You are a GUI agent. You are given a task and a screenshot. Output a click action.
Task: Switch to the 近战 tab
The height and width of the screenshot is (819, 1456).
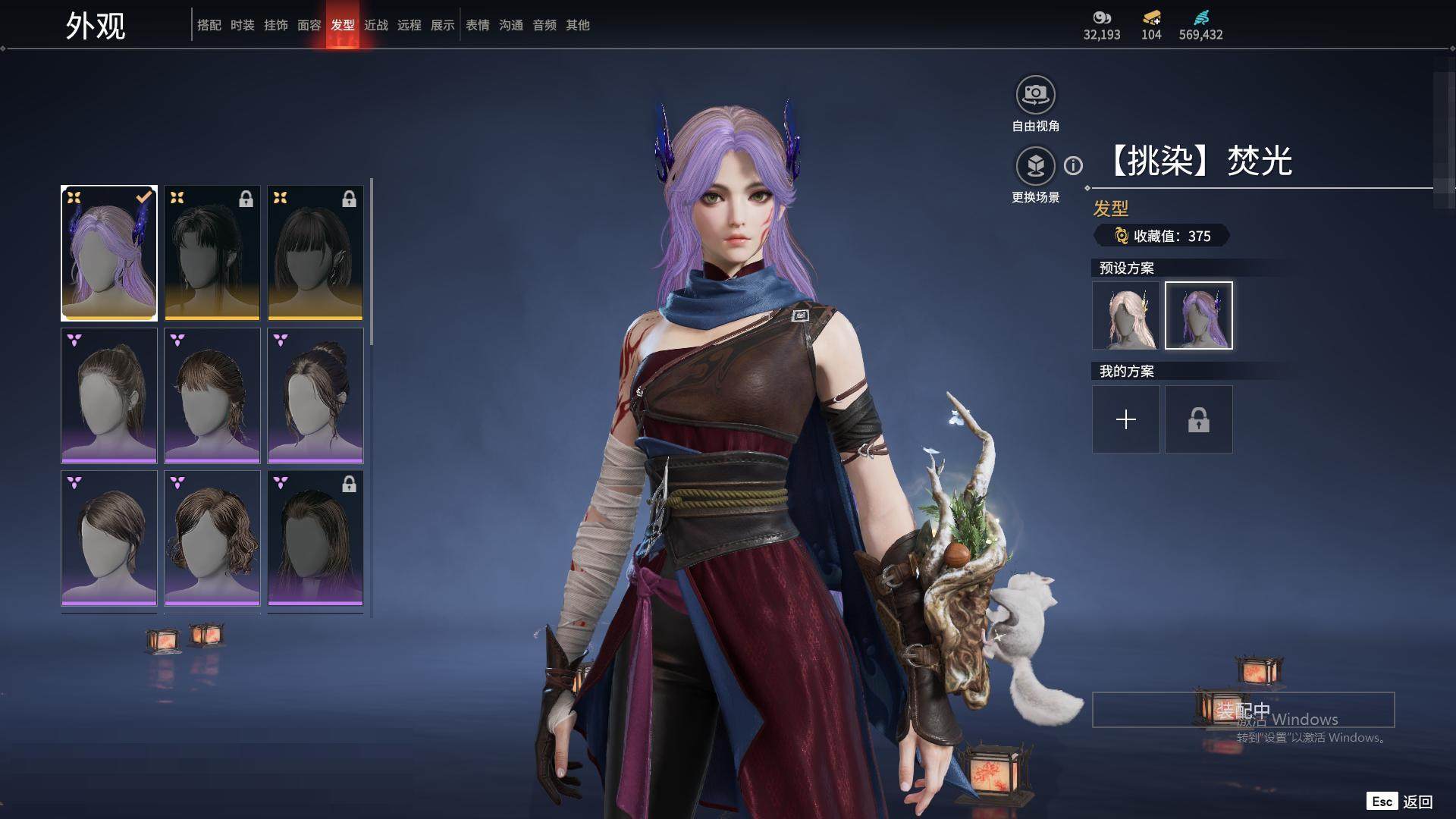375,25
